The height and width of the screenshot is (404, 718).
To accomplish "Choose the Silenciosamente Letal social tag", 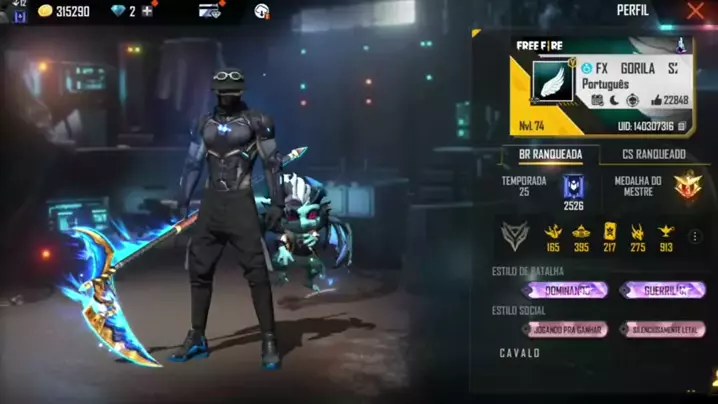I will (662, 329).
